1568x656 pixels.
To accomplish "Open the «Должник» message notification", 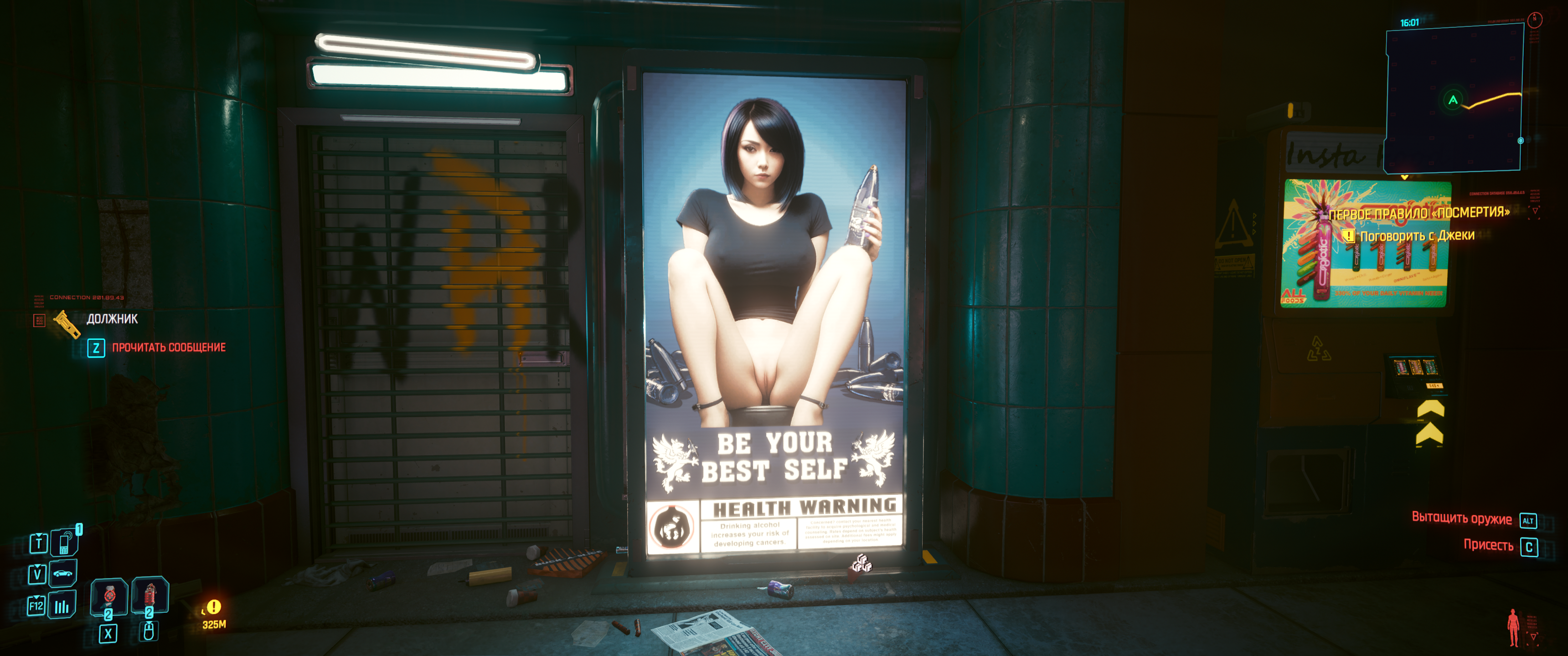I will [112, 319].
